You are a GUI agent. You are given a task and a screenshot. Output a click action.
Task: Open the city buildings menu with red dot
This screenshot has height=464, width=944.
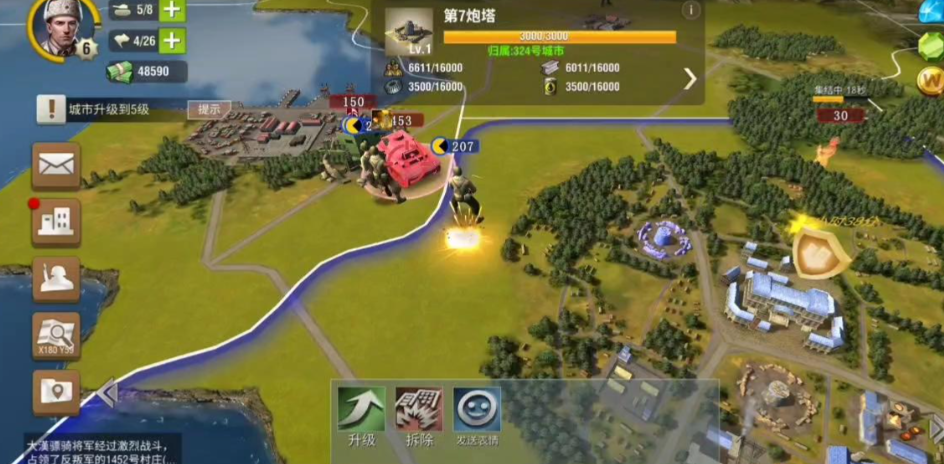[56, 222]
